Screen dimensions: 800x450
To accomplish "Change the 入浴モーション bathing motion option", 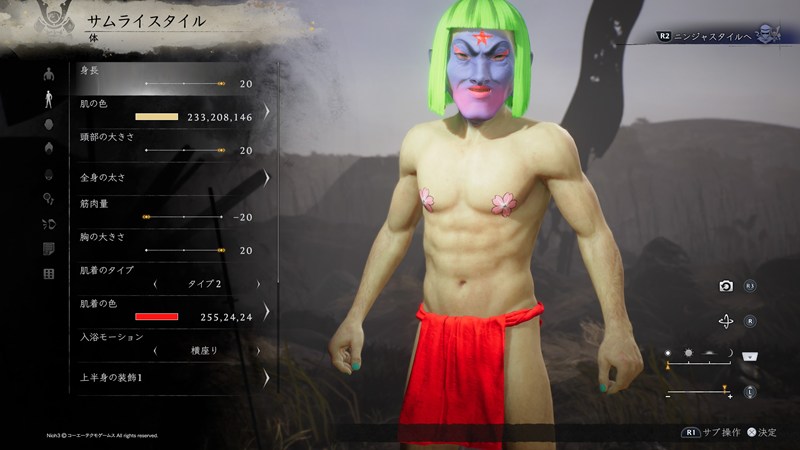I will pyautogui.click(x=205, y=351).
